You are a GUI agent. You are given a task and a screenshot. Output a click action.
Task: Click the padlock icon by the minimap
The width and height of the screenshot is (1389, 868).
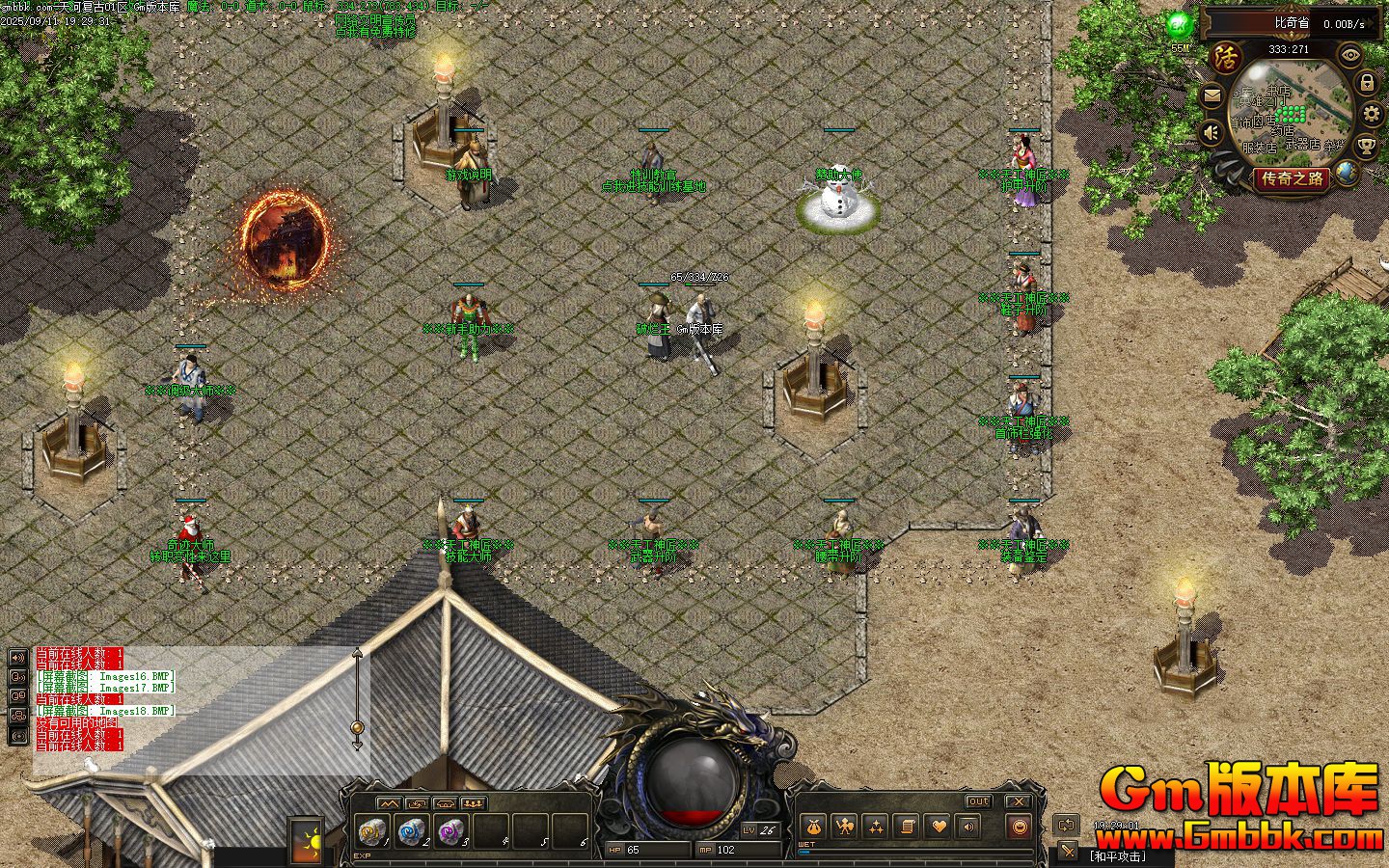tap(1366, 84)
